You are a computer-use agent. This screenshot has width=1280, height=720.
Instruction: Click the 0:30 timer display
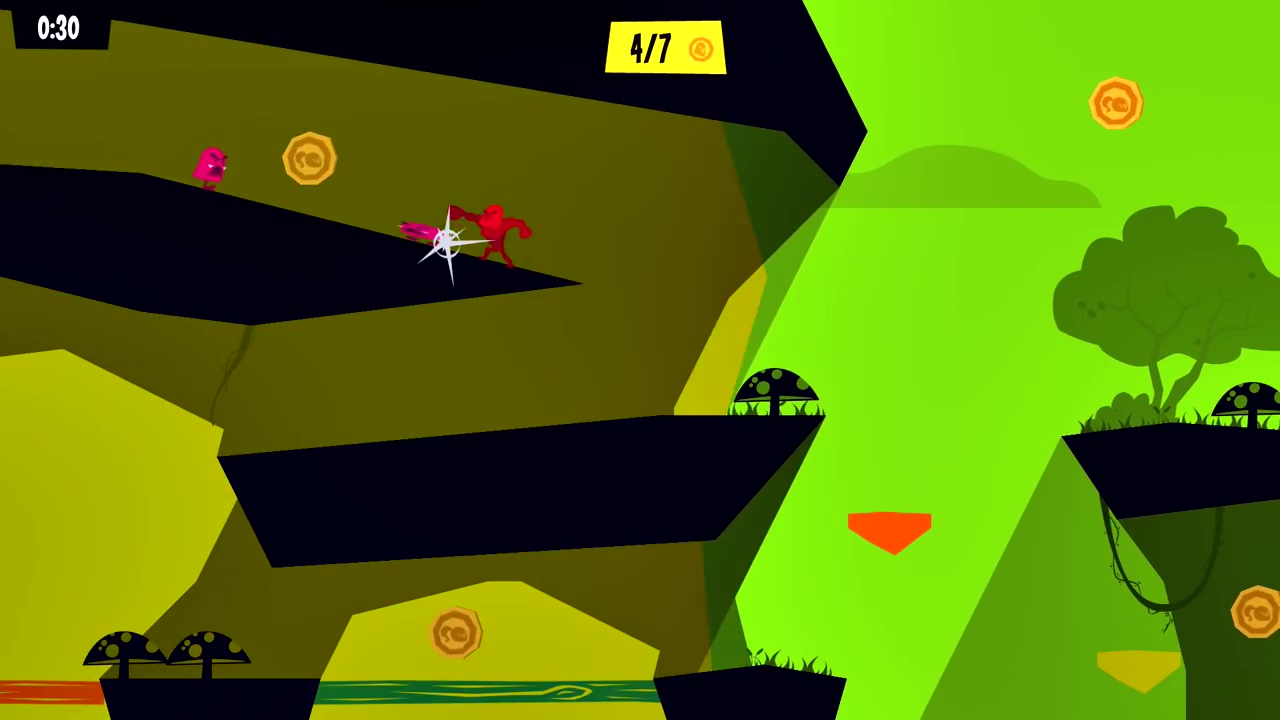point(57,27)
